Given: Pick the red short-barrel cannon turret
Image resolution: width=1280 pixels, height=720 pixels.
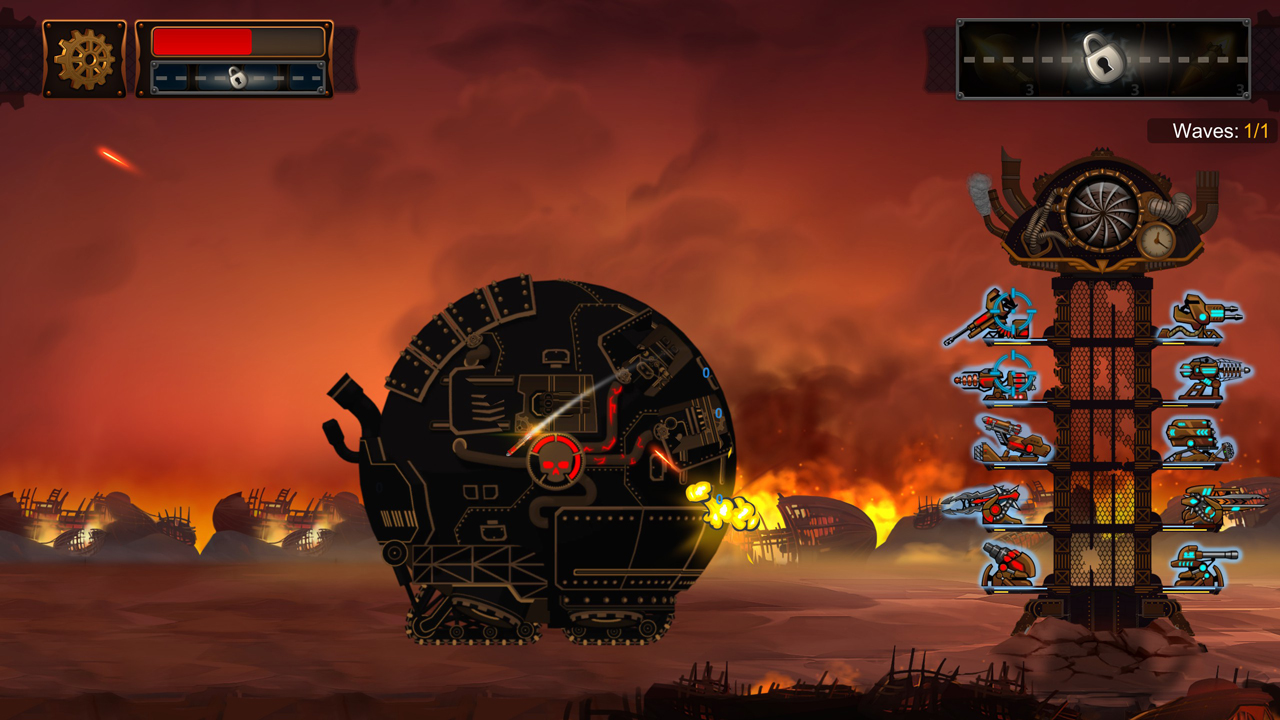Looking at the screenshot, I should point(1008,565).
